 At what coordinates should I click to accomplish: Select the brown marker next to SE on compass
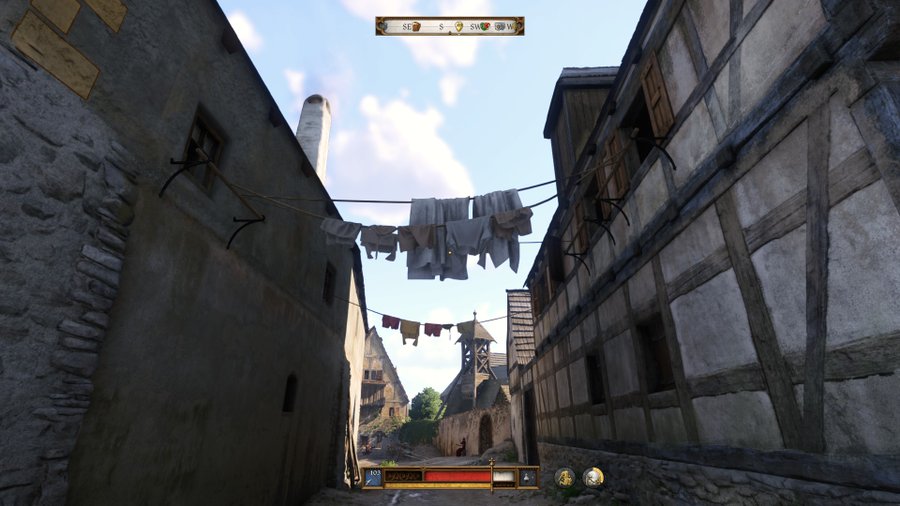(415, 26)
